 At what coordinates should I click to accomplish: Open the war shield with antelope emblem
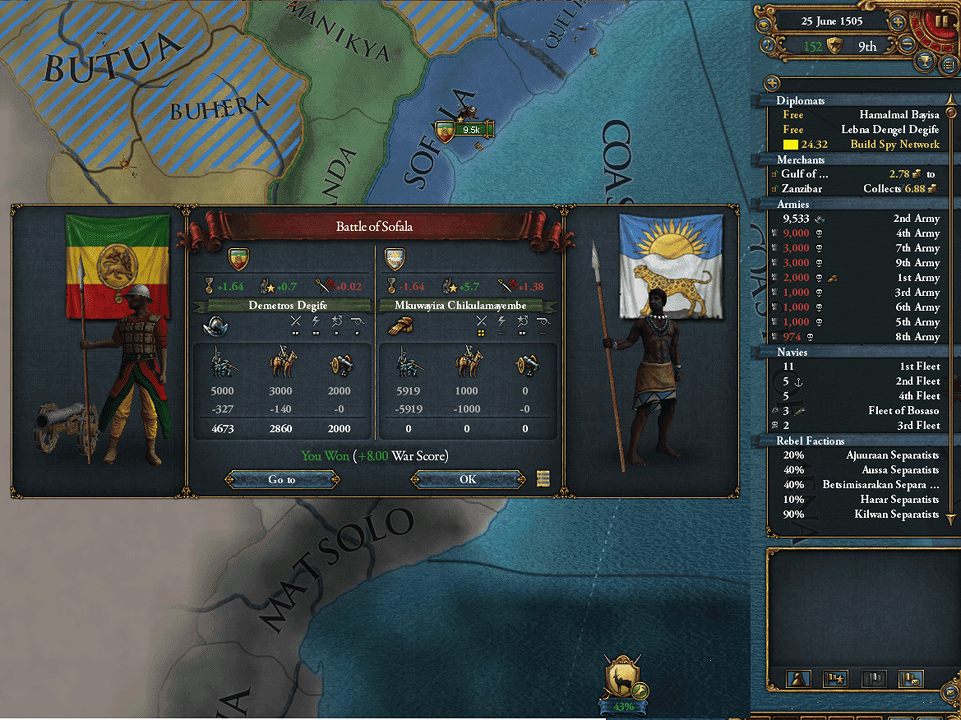(623, 679)
